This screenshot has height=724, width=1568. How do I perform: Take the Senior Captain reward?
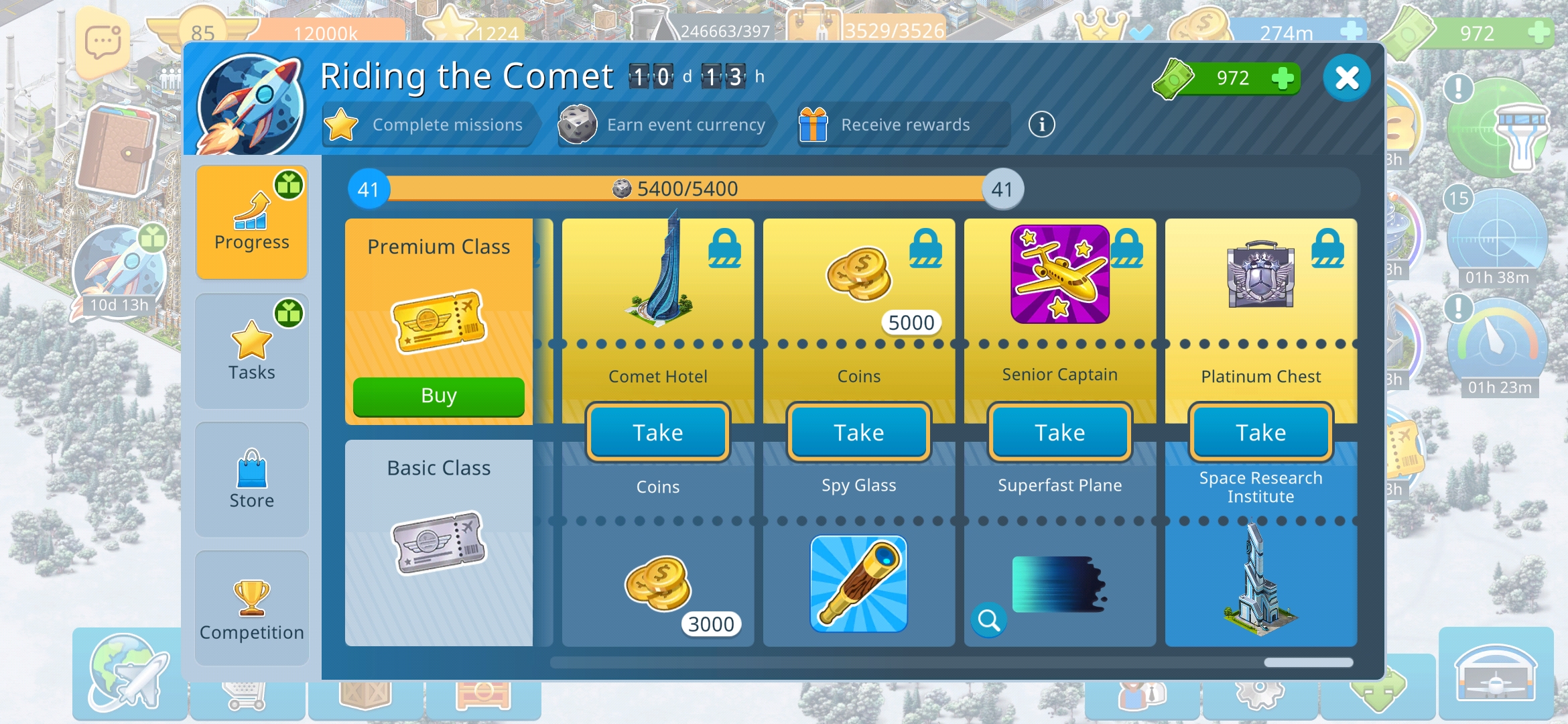pos(1059,432)
